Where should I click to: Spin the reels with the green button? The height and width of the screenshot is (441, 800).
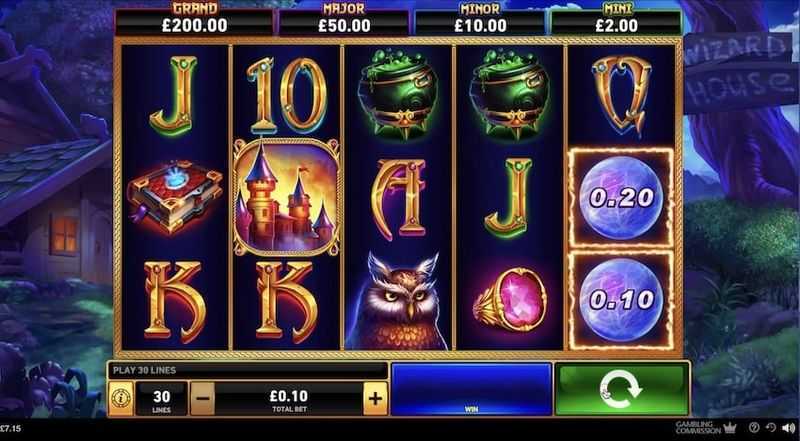(621, 390)
